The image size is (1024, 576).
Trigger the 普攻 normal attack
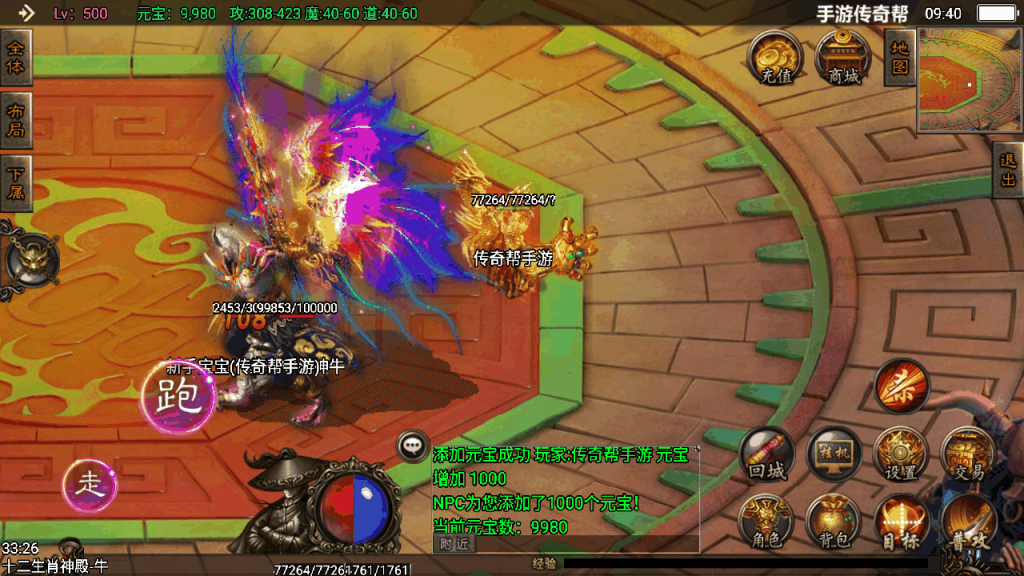[968, 524]
